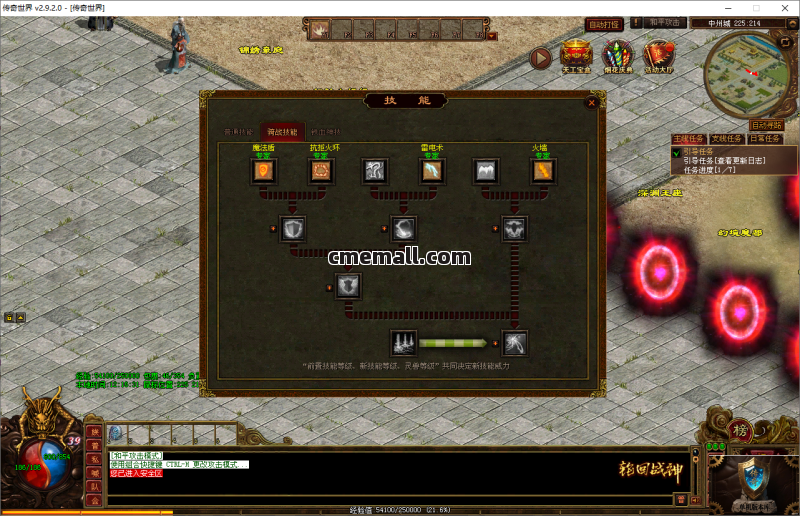Select the 火墙 fire wall skill icon
This screenshot has height=516, width=800.
point(542,172)
